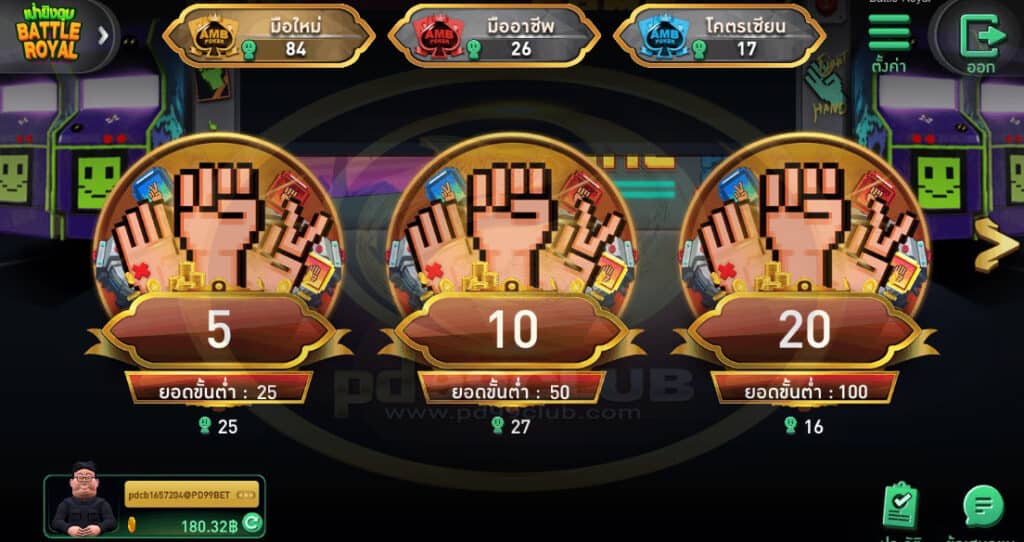1024x542 pixels.
Task: Expand the Battle Royal game logo arrow
Action: [x=103, y=36]
